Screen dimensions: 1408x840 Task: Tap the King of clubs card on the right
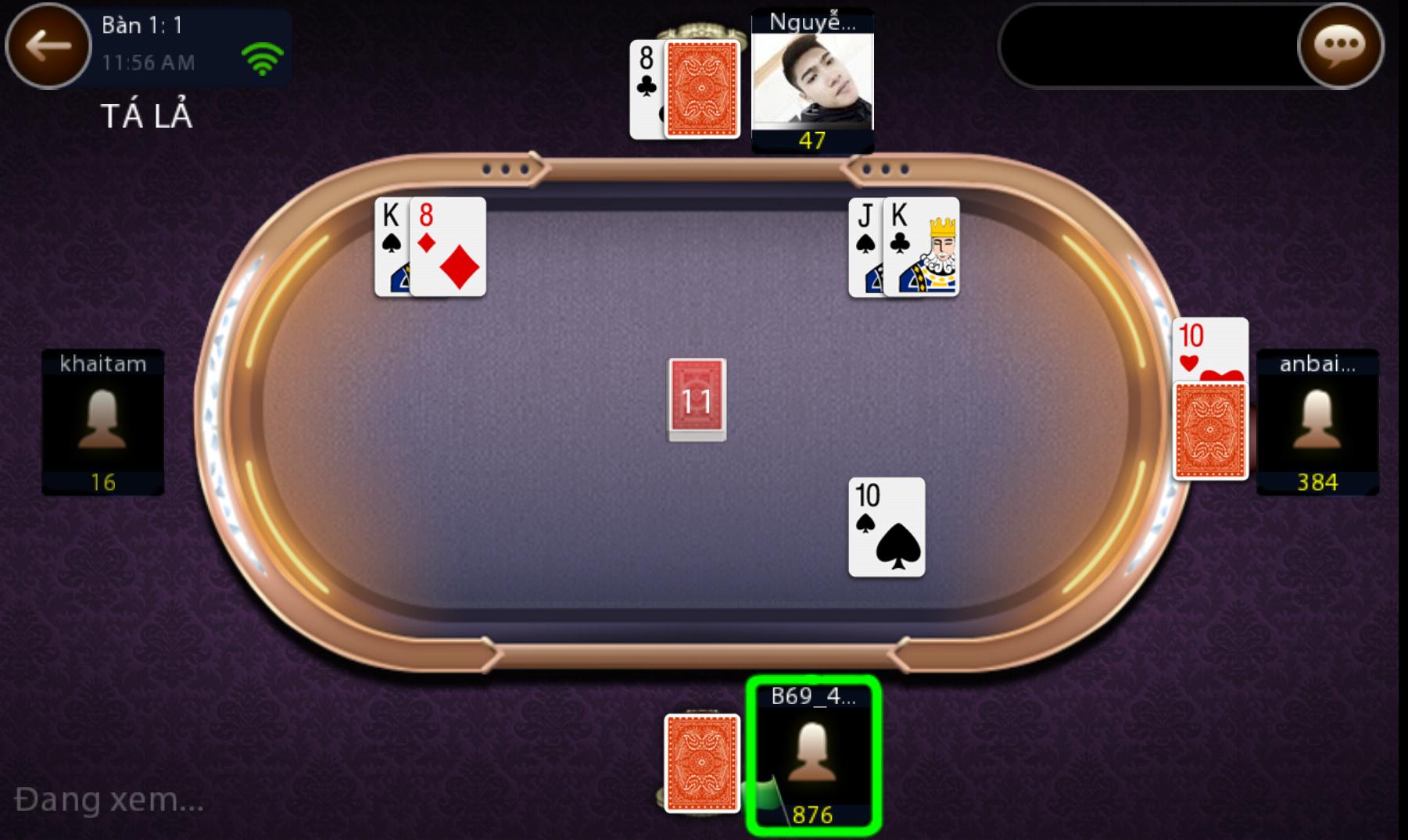point(922,246)
